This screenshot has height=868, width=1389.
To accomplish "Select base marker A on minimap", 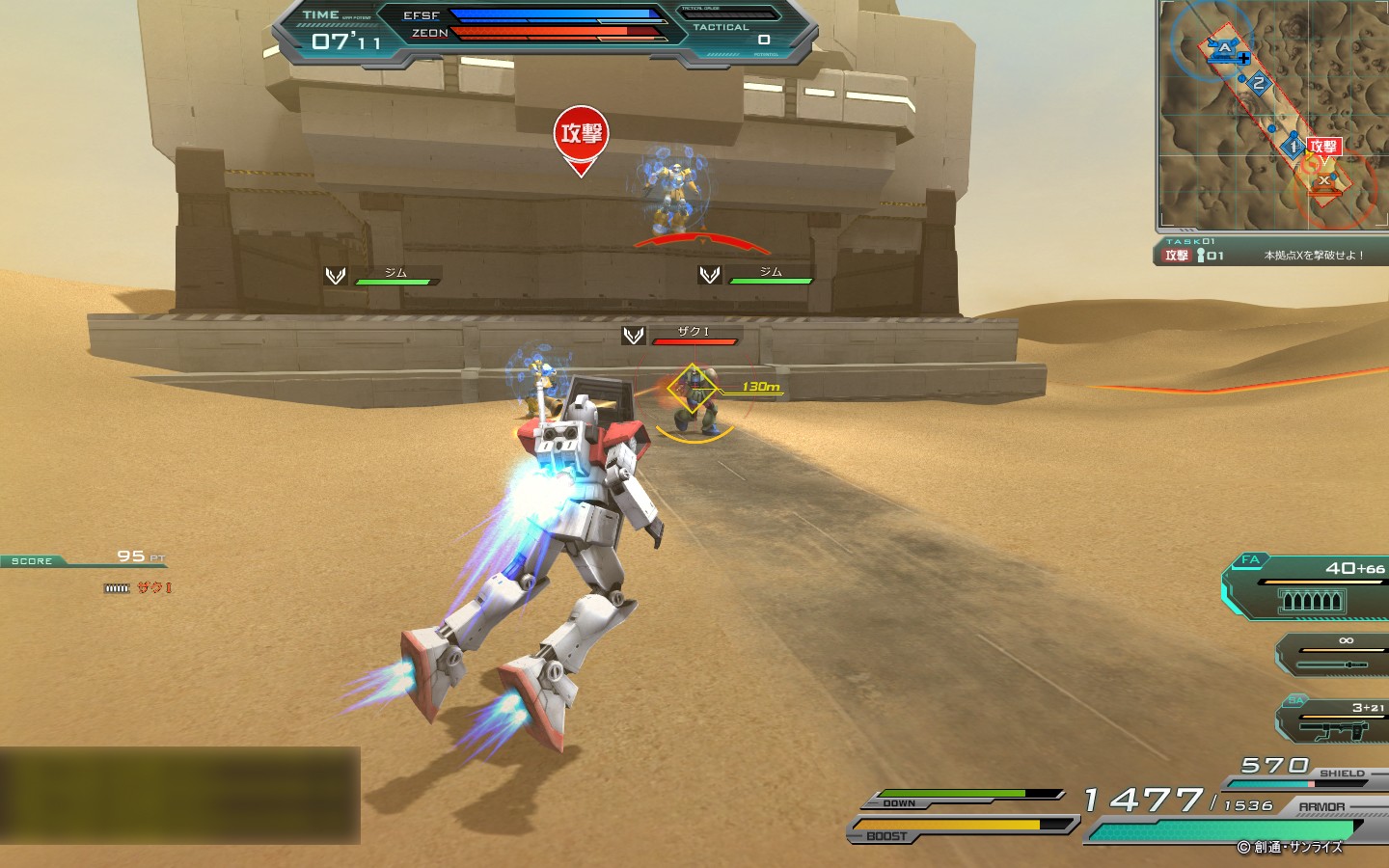I will pos(1224,48).
